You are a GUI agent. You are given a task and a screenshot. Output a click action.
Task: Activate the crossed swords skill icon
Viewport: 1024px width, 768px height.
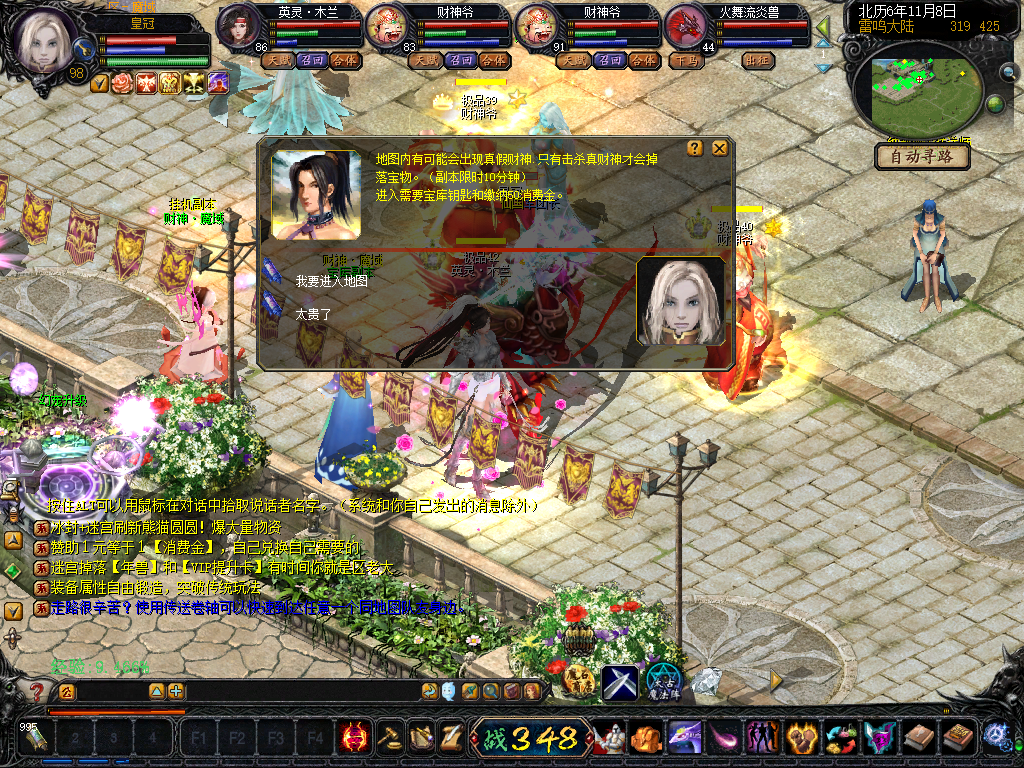[620, 682]
